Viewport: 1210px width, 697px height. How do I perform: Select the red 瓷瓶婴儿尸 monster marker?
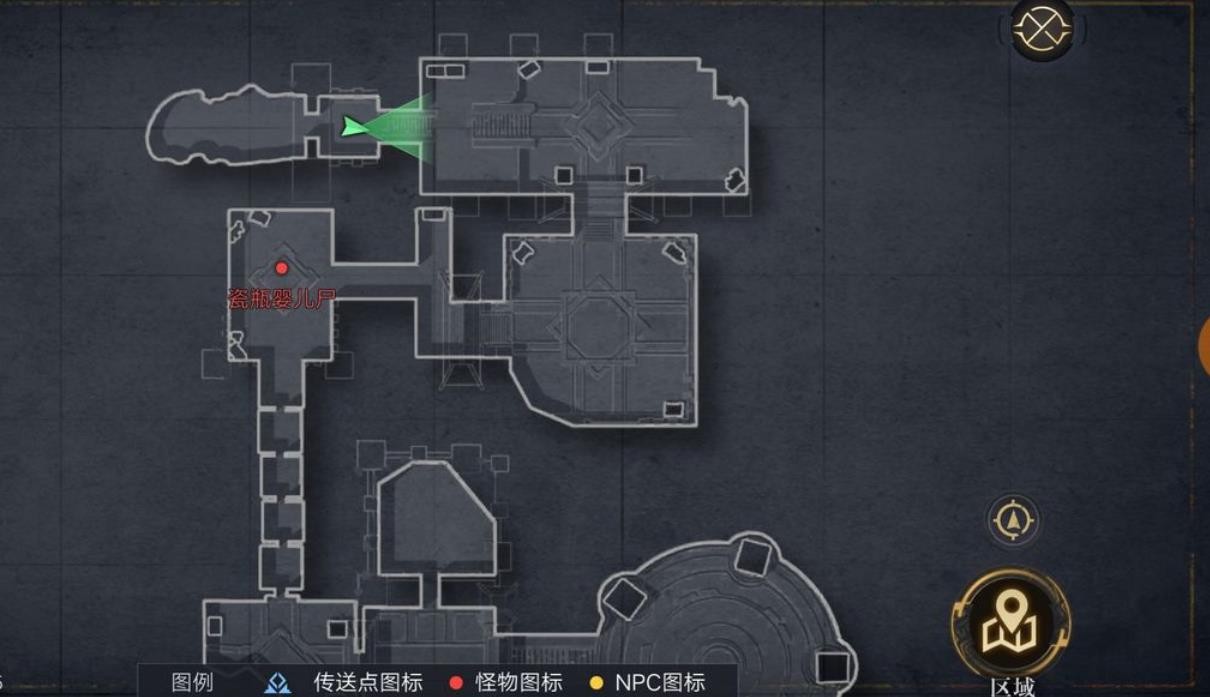(282, 268)
